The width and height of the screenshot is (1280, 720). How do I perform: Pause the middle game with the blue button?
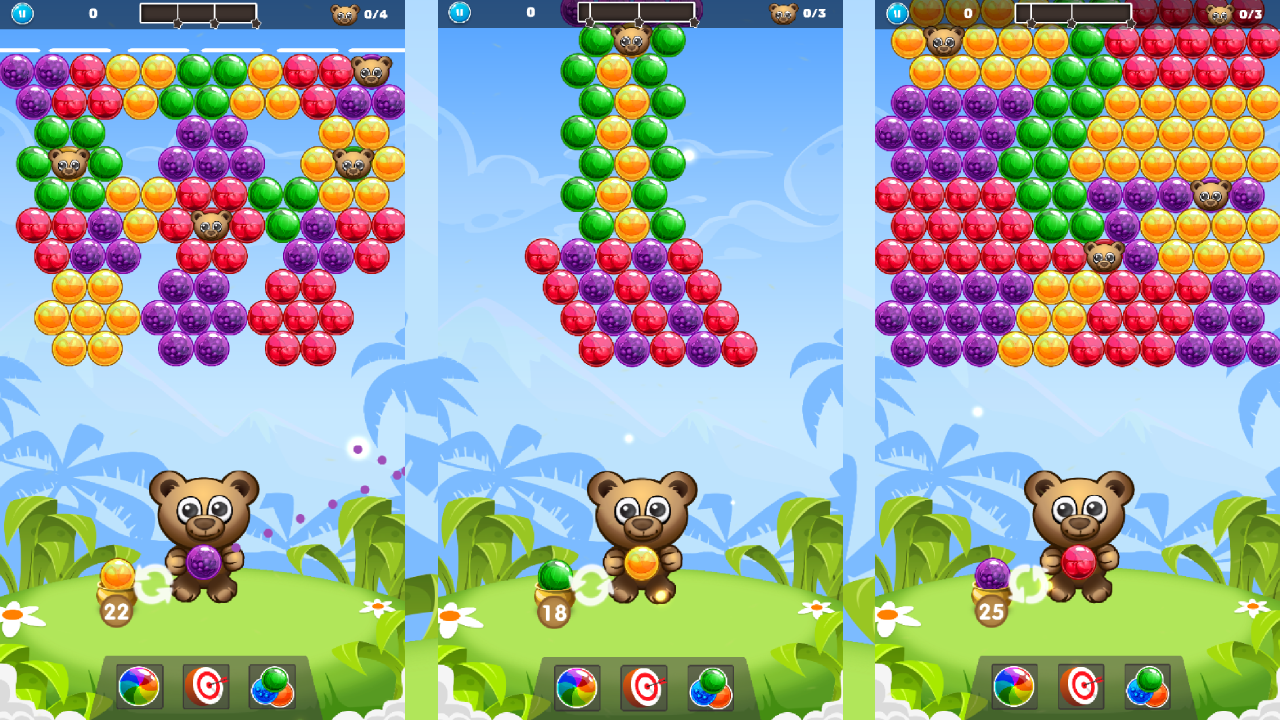pos(458,14)
